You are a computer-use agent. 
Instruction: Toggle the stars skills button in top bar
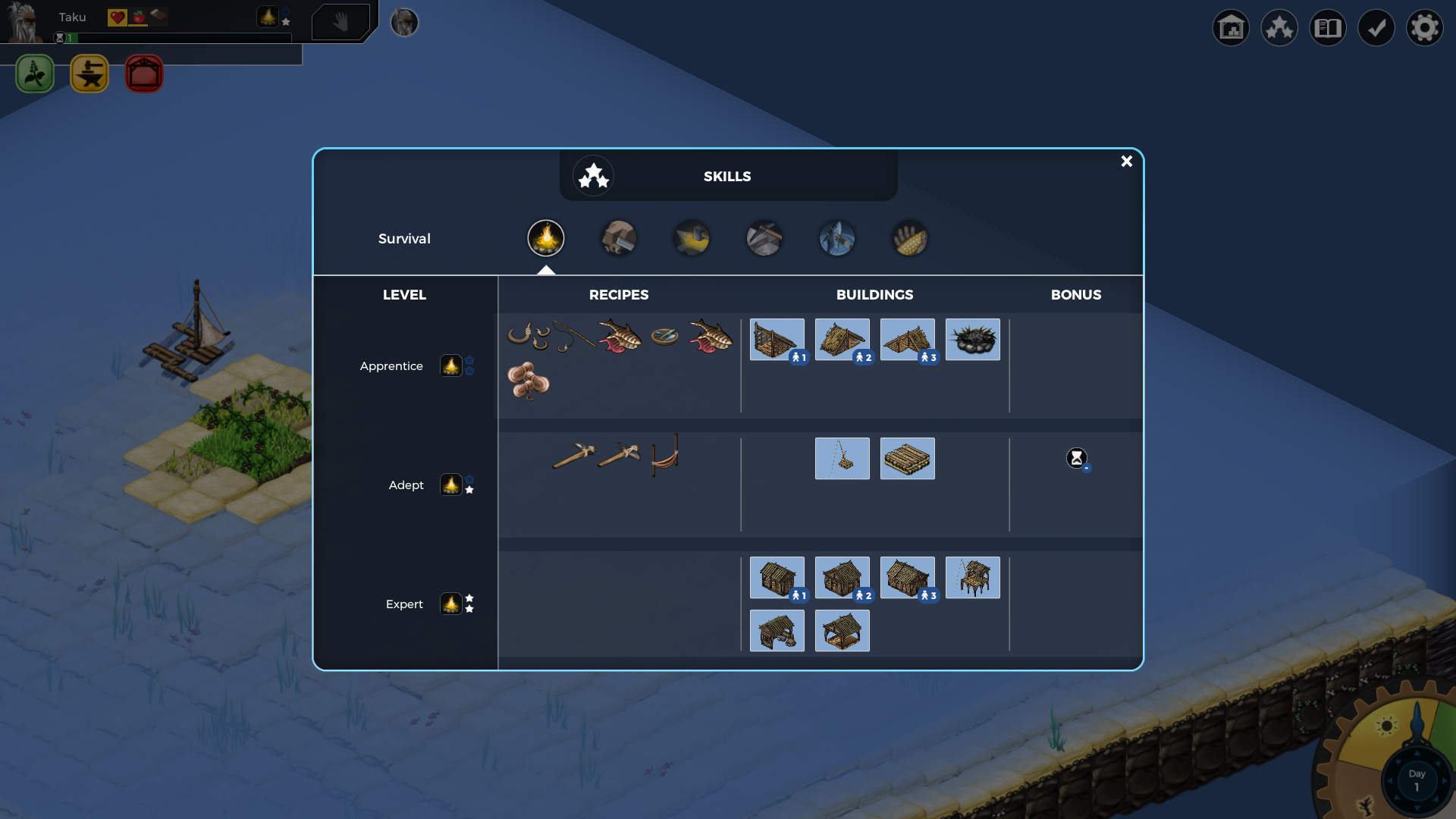pos(1279,28)
